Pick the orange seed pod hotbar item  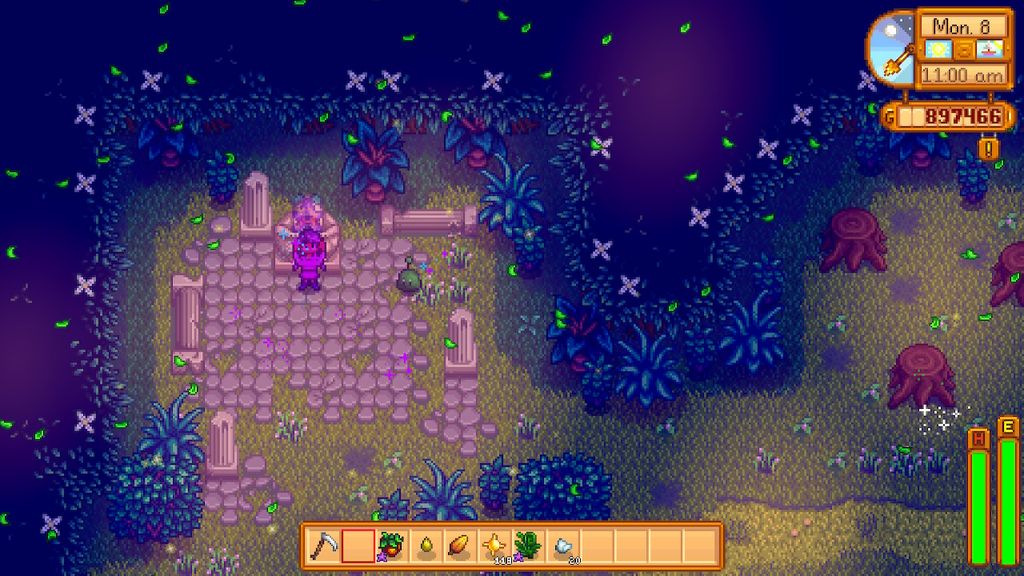tap(460, 546)
